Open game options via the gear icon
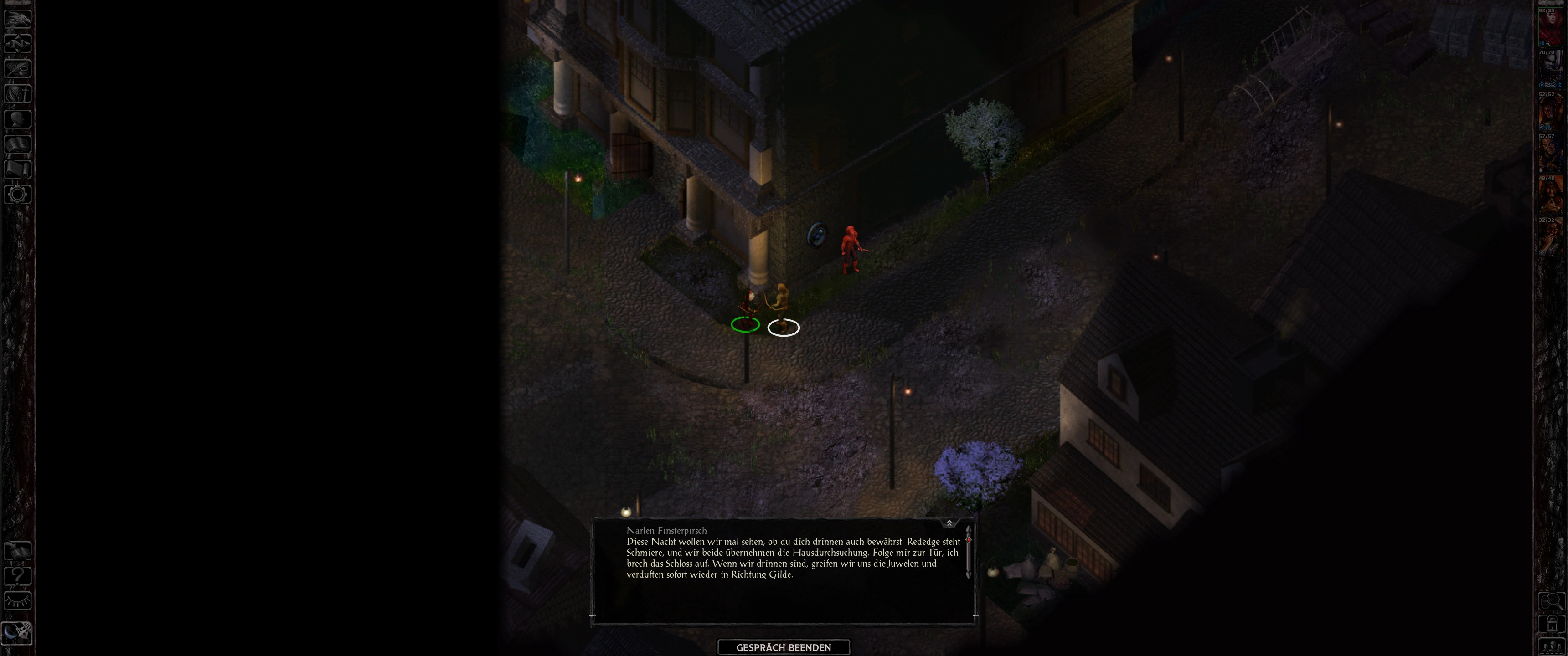Viewport: 1568px width, 656px height. (18, 195)
